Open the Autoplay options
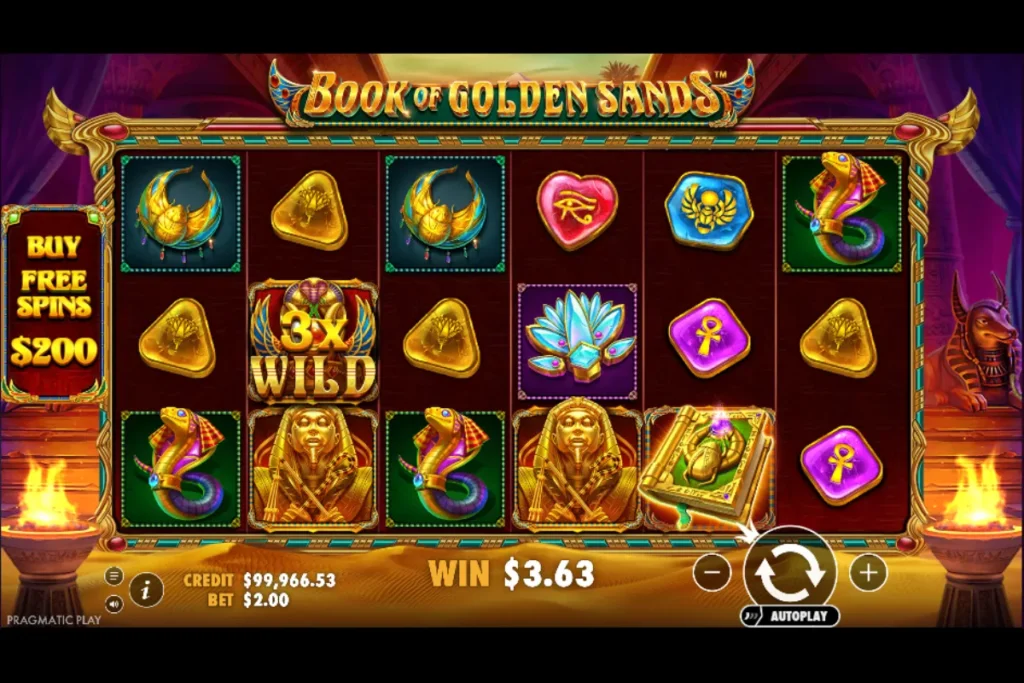Image resolution: width=1024 pixels, height=683 pixels. [790, 616]
